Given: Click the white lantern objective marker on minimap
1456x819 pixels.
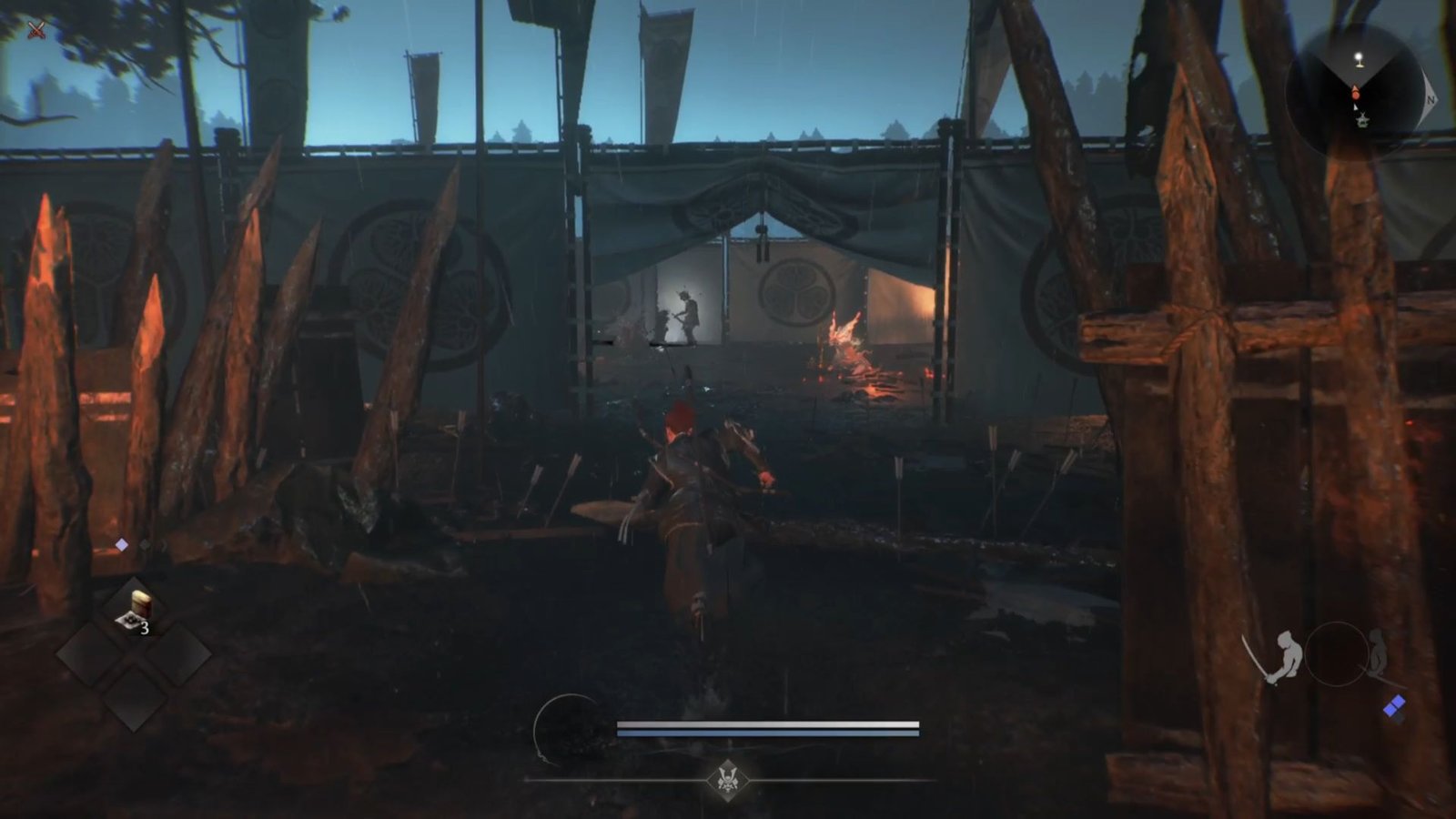Looking at the screenshot, I should (1359, 58).
